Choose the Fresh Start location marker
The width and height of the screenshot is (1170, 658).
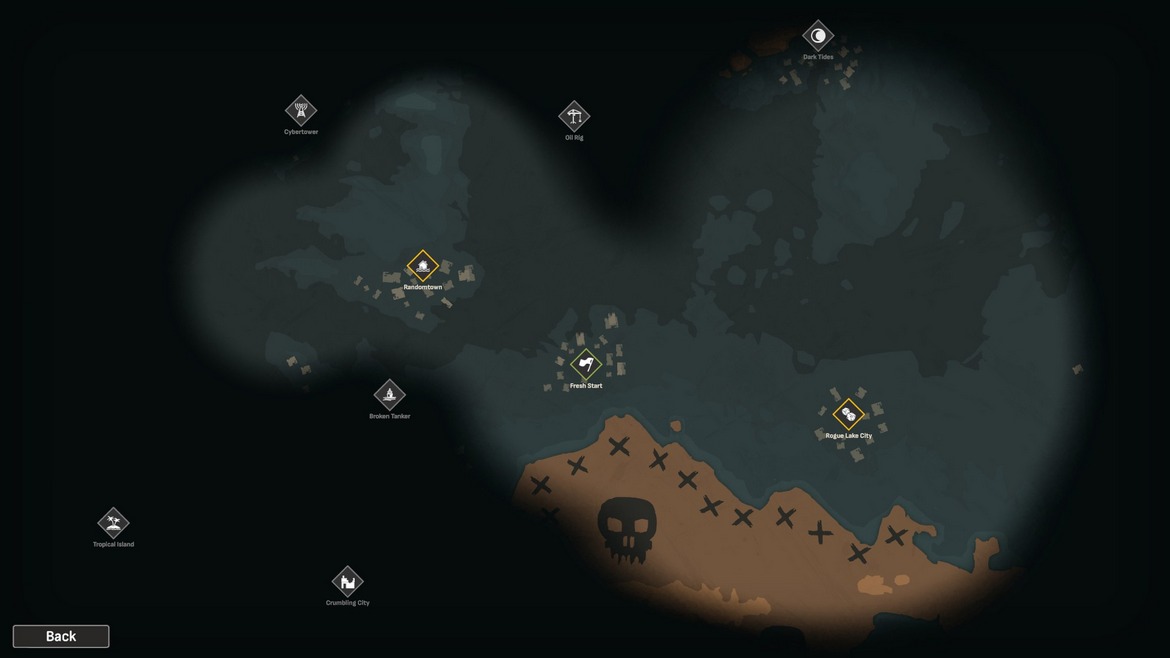[x=586, y=364]
